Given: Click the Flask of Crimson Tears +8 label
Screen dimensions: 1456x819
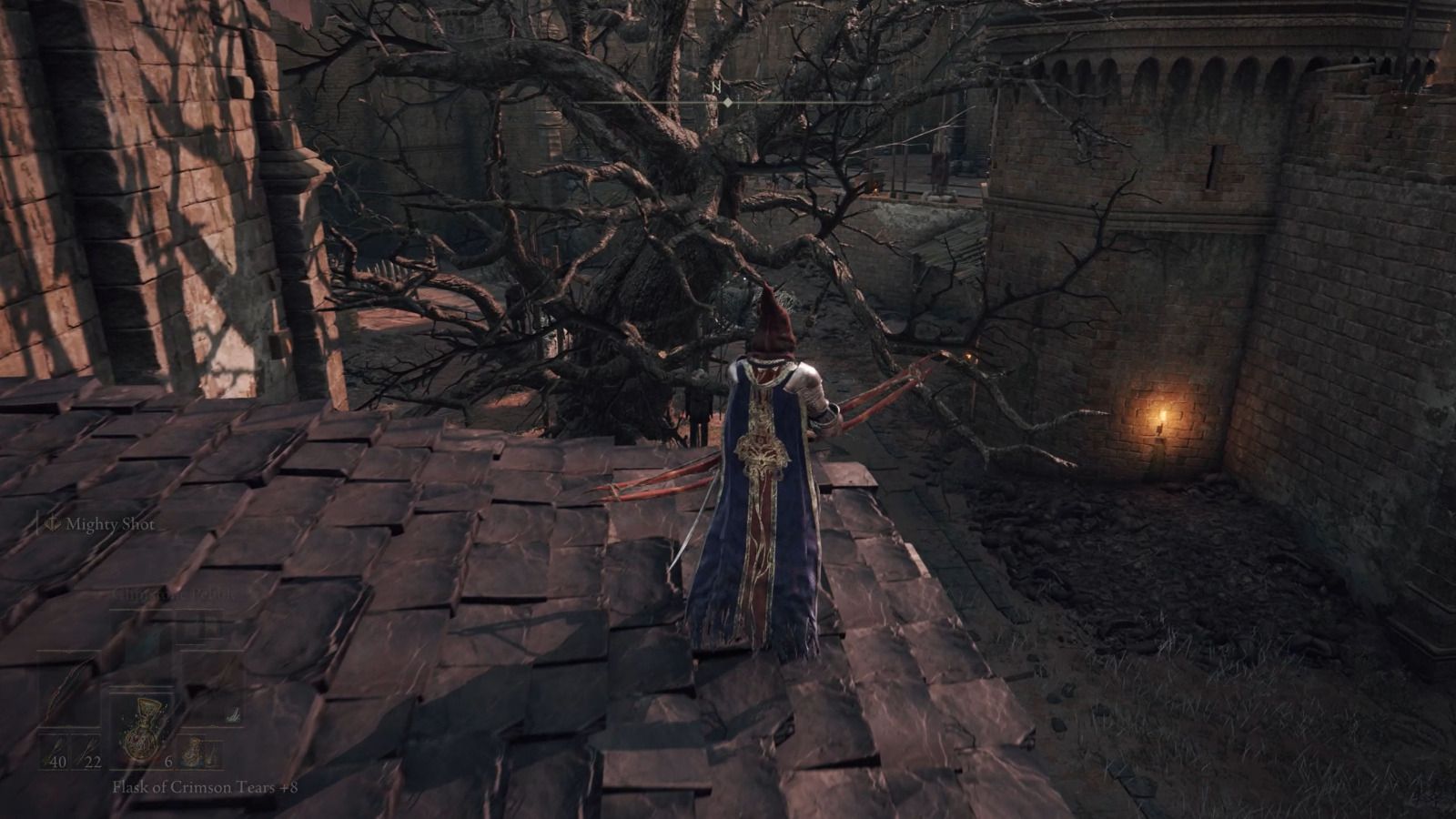Looking at the screenshot, I should [204, 788].
